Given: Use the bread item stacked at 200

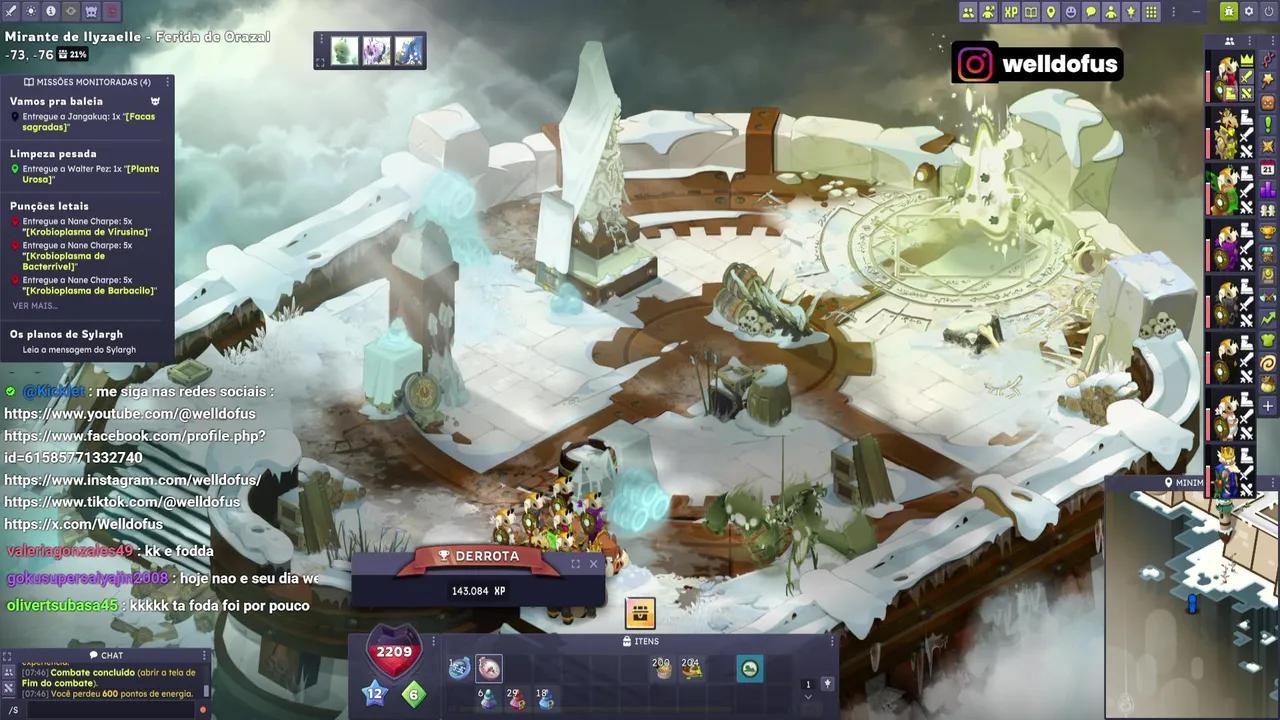Looking at the screenshot, I should pyautogui.click(x=661, y=669).
